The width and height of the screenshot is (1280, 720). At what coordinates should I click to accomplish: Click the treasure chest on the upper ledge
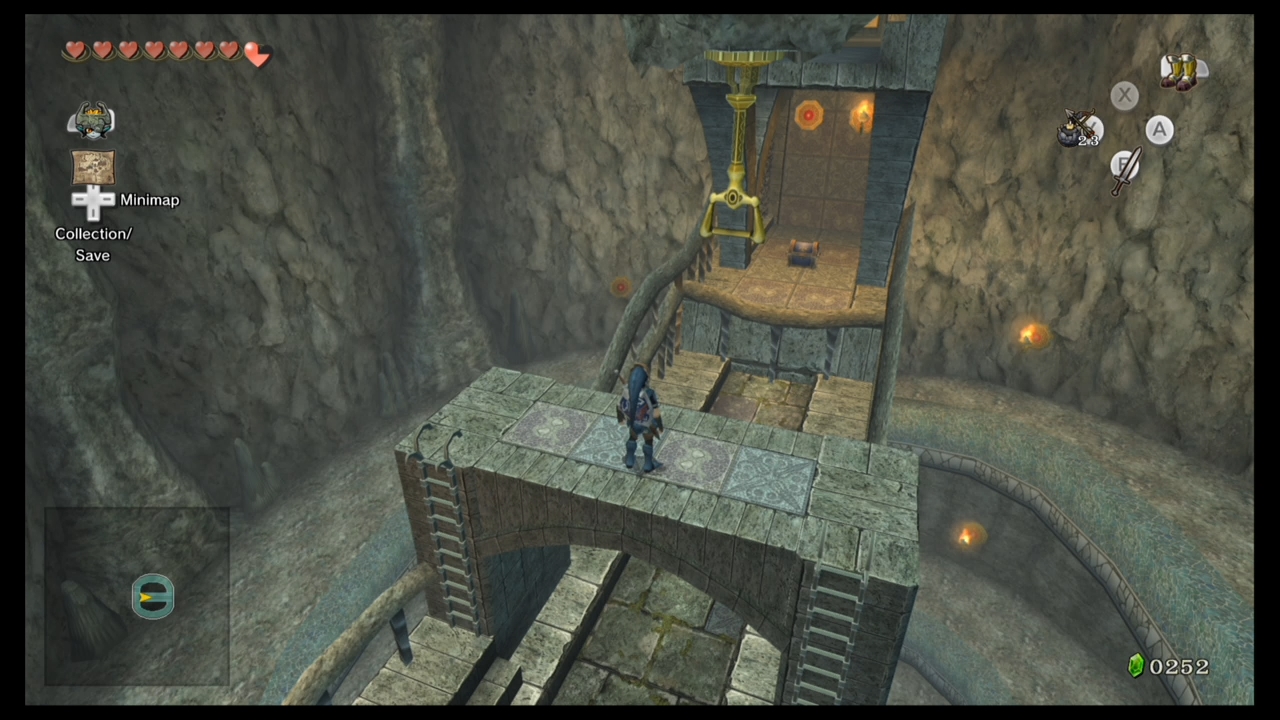[805, 253]
